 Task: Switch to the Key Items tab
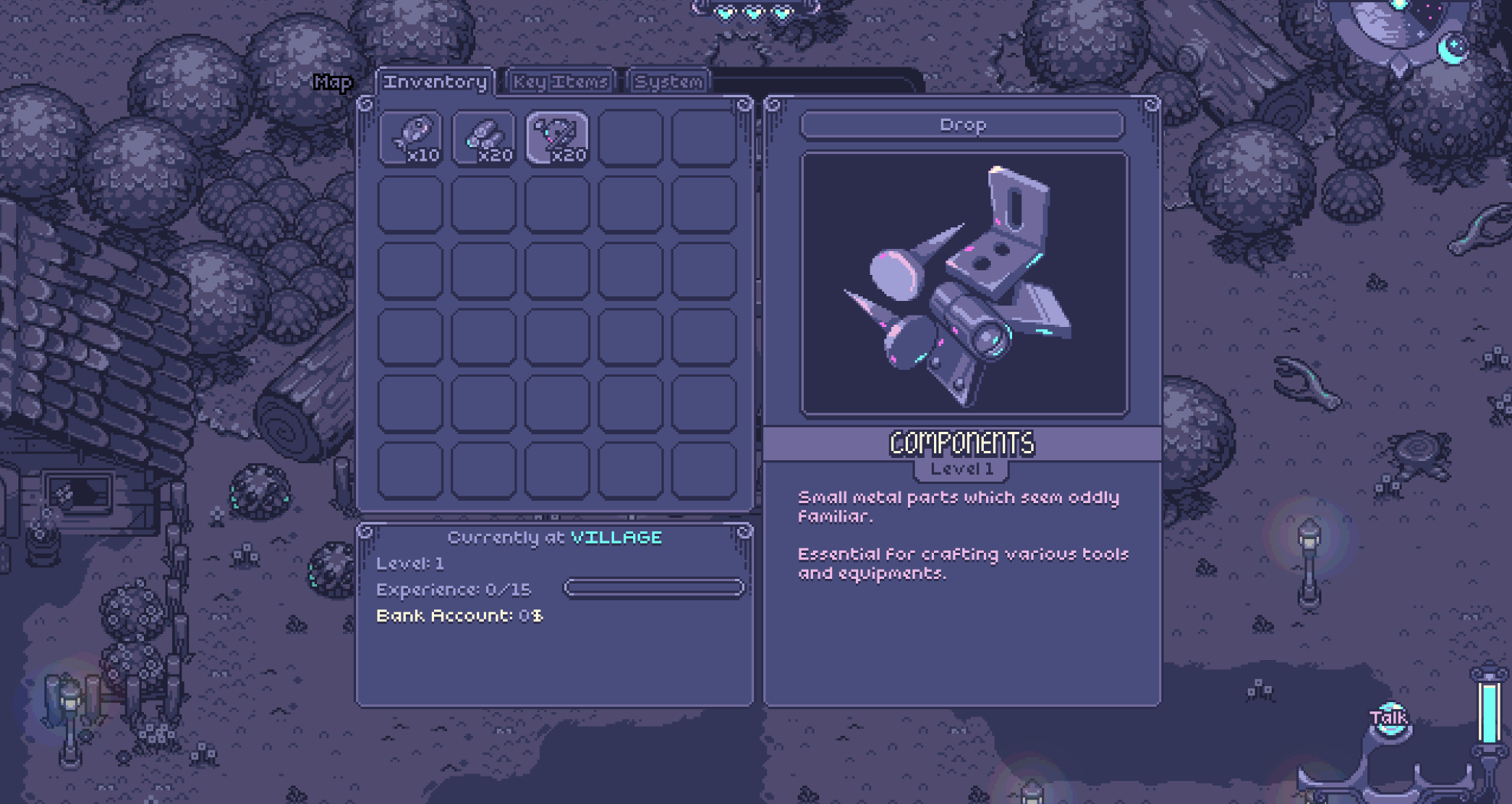560,82
